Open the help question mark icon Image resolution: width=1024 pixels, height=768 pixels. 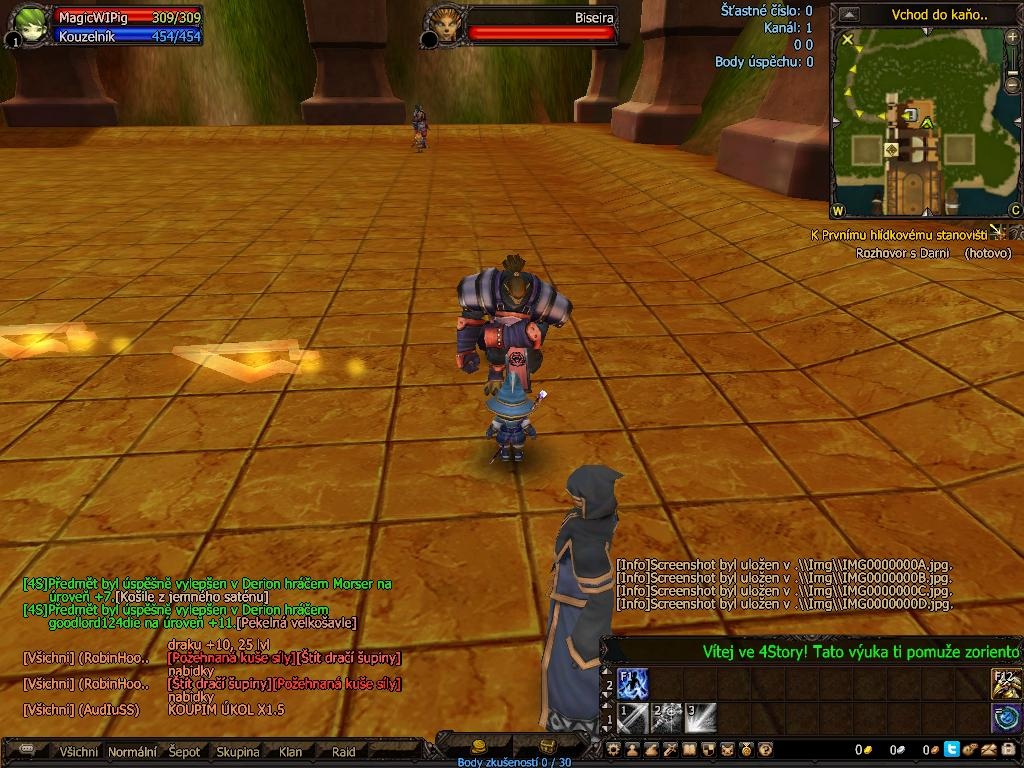(765, 749)
